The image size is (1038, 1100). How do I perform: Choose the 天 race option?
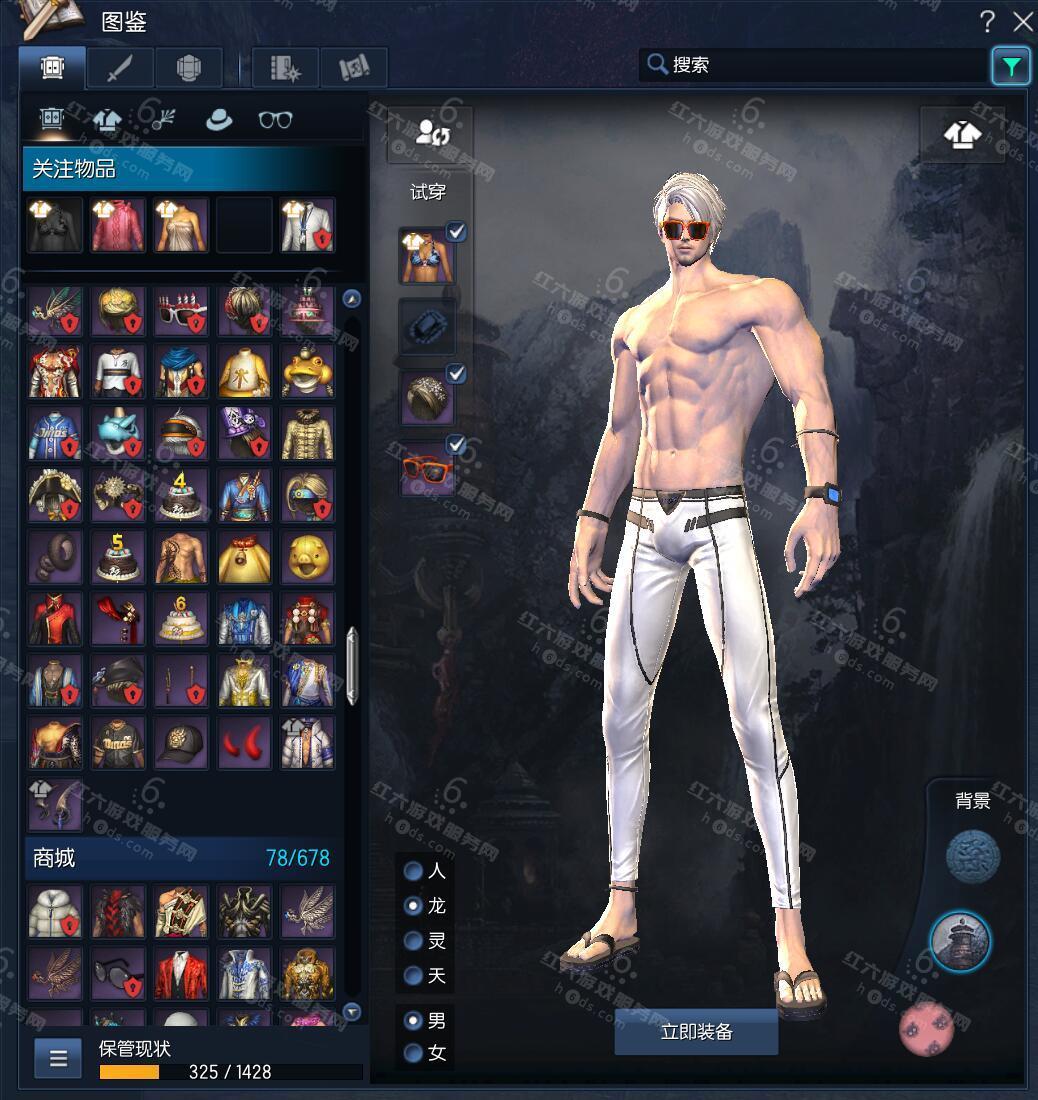point(413,975)
